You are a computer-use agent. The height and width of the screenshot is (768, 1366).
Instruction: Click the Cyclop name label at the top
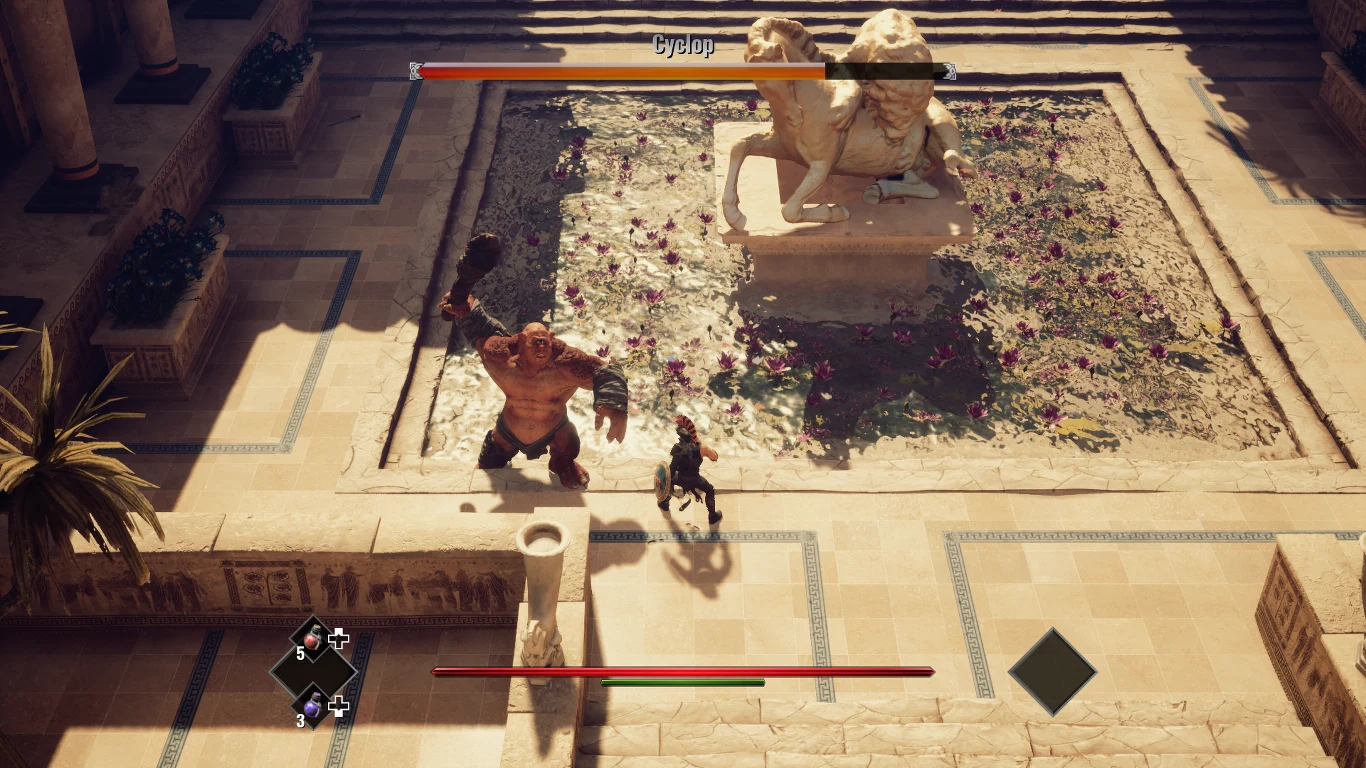(683, 45)
